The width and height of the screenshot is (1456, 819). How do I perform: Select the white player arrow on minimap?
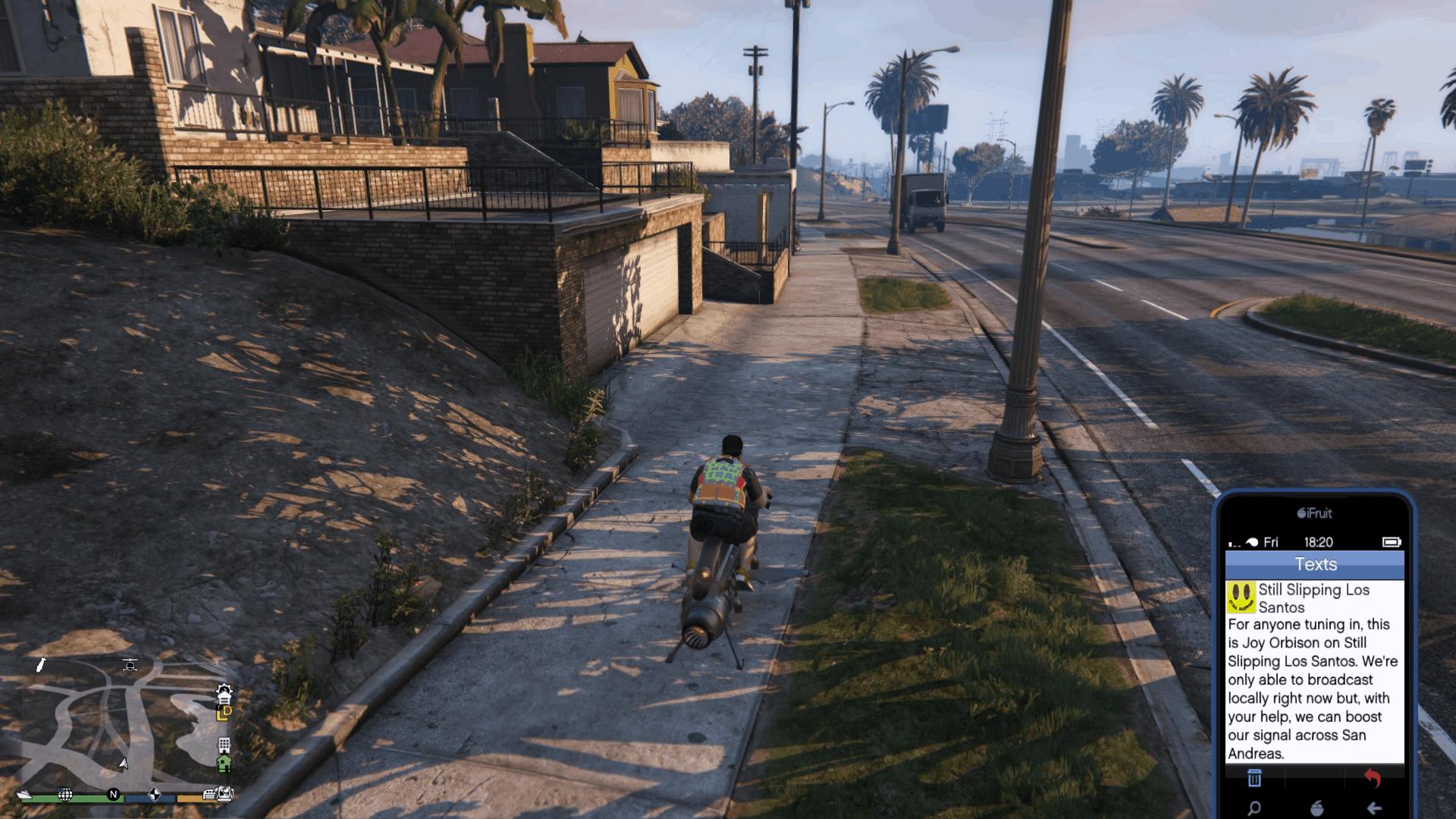pyautogui.click(x=123, y=763)
